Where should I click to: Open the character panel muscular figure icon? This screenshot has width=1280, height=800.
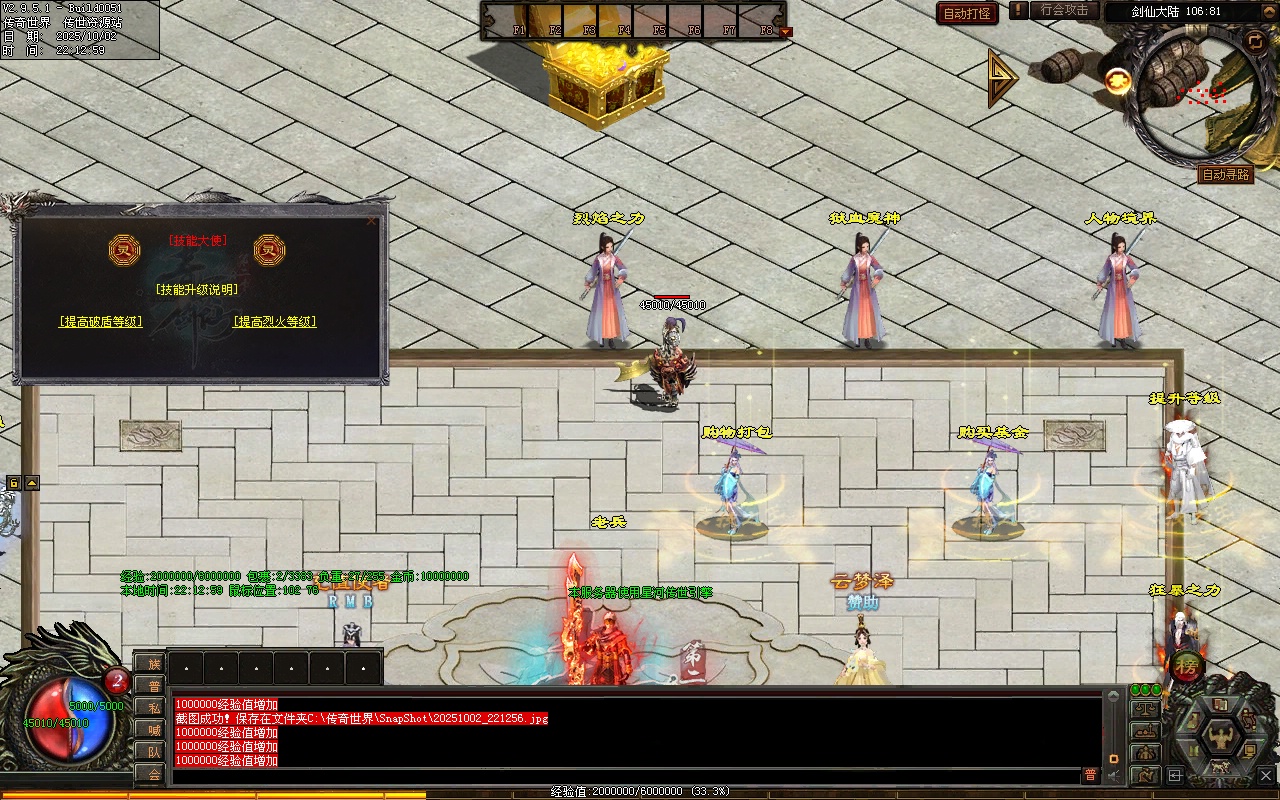pyautogui.click(x=1220, y=737)
